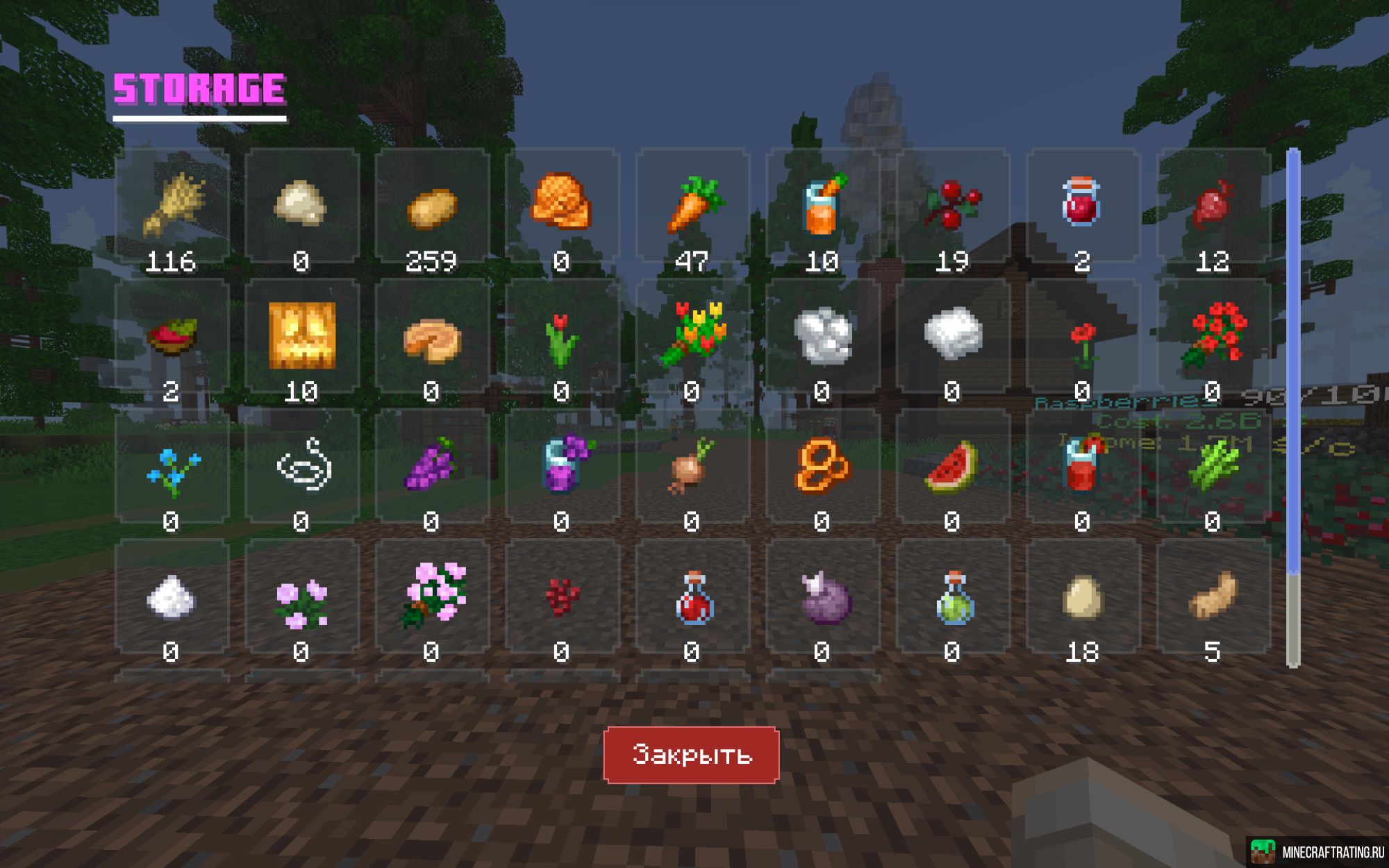This screenshot has height=868, width=1389.
Task: Pick the green potion bottle slot
Action: (953, 596)
